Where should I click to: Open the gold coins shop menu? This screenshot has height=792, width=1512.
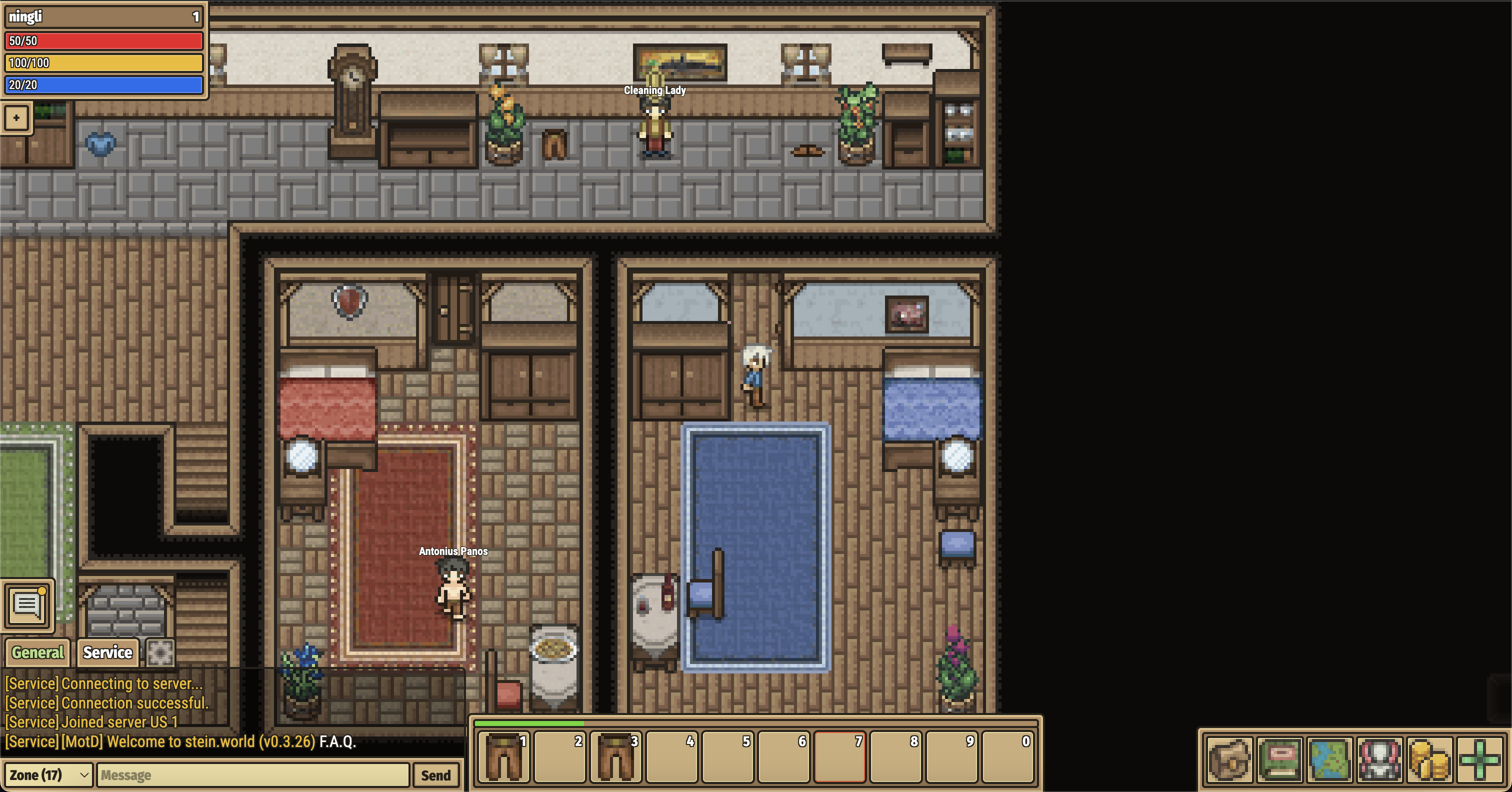[x=1429, y=759]
